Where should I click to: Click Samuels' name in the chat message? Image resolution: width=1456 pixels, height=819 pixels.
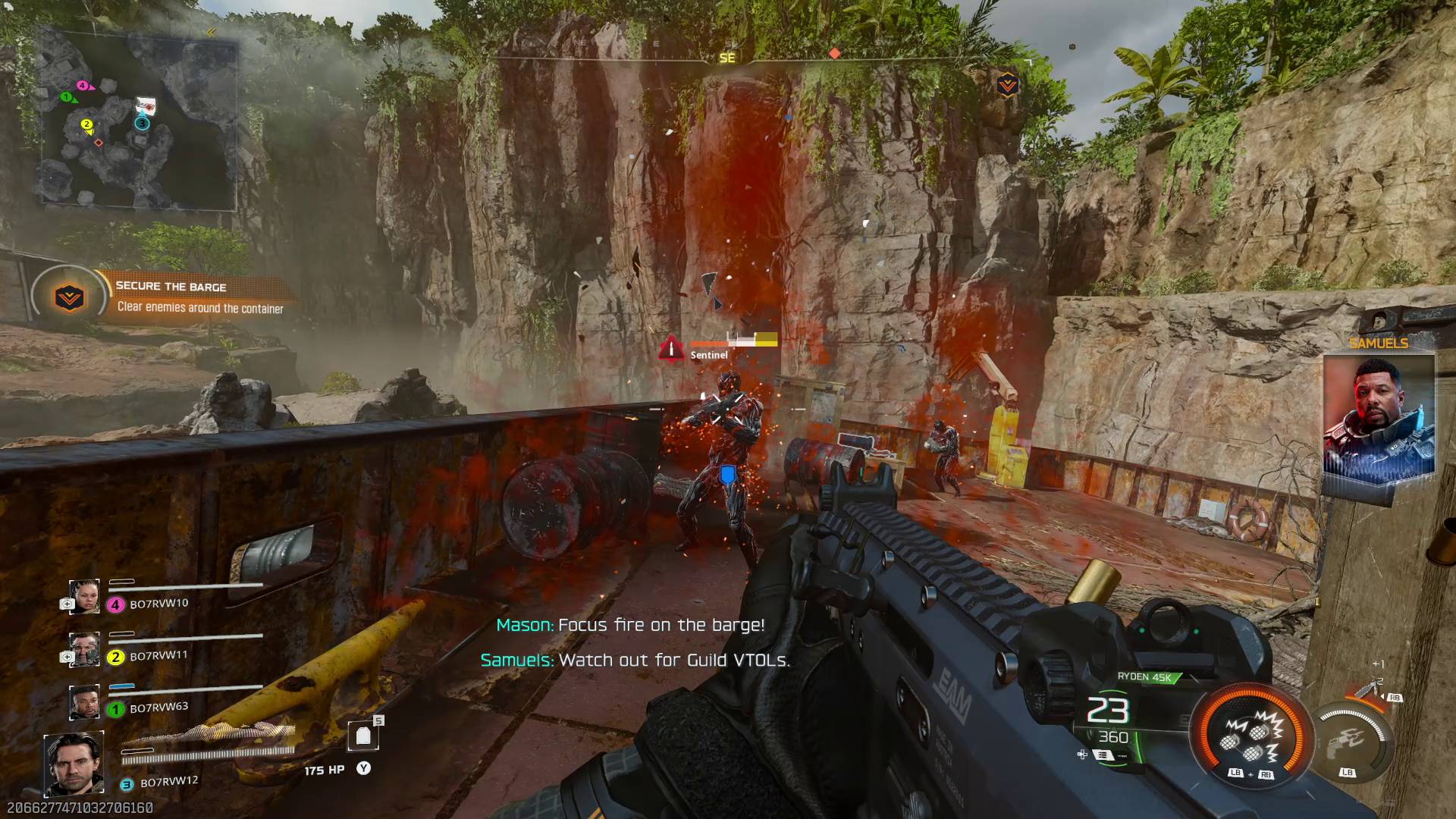click(514, 660)
